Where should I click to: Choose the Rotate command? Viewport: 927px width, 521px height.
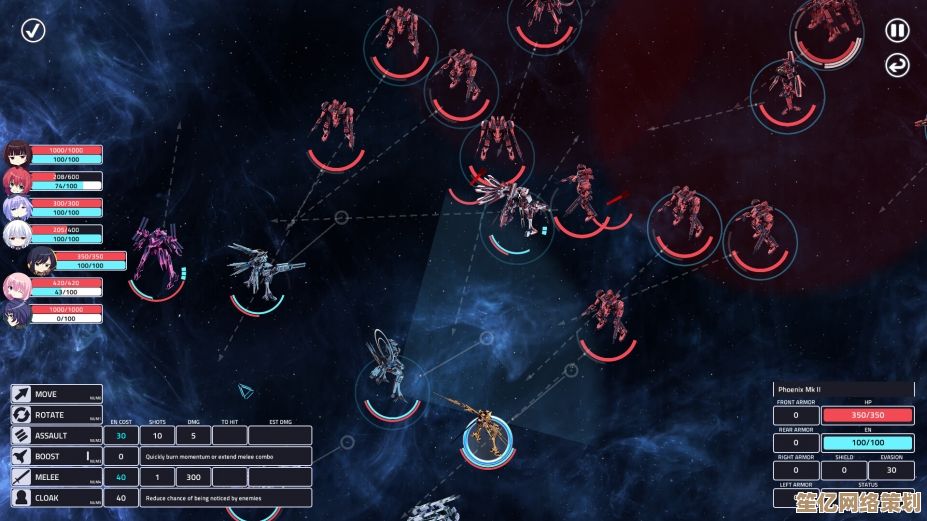(x=57, y=415)
